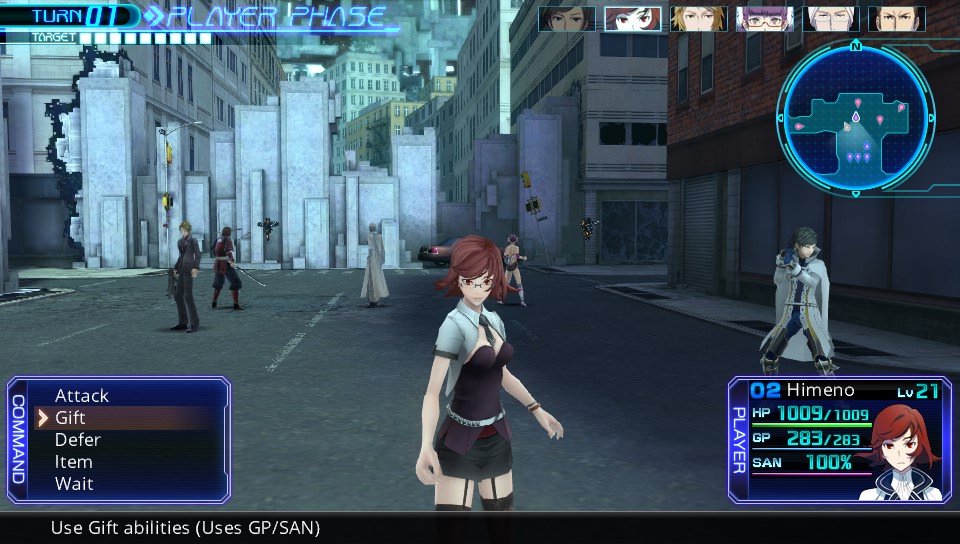Click the purple-haired glasses portrait in turn order
The height and width of the screenshot is (544, 960).
tap(764, 19)
